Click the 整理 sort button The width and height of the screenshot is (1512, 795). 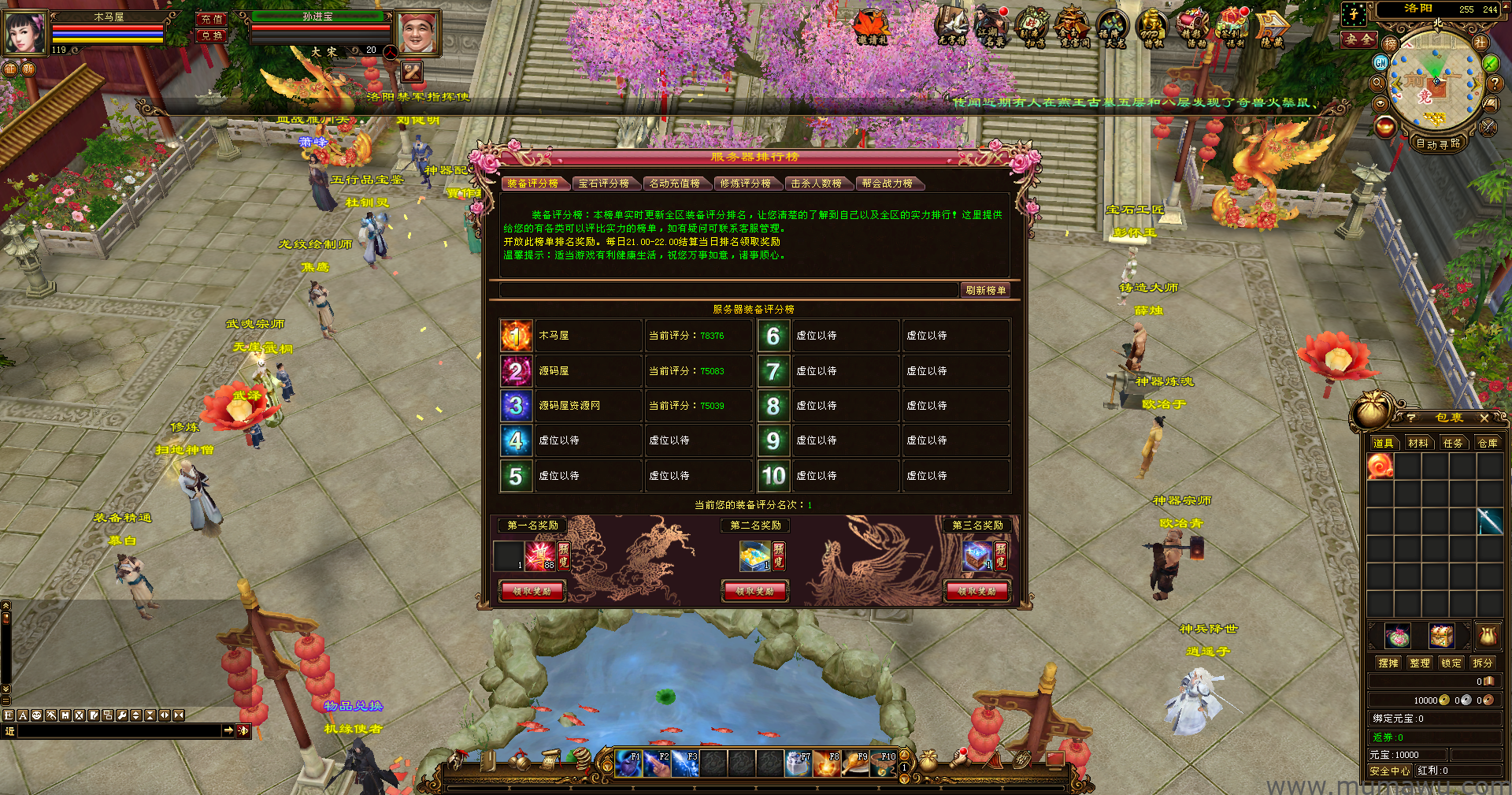(1419, 663)
